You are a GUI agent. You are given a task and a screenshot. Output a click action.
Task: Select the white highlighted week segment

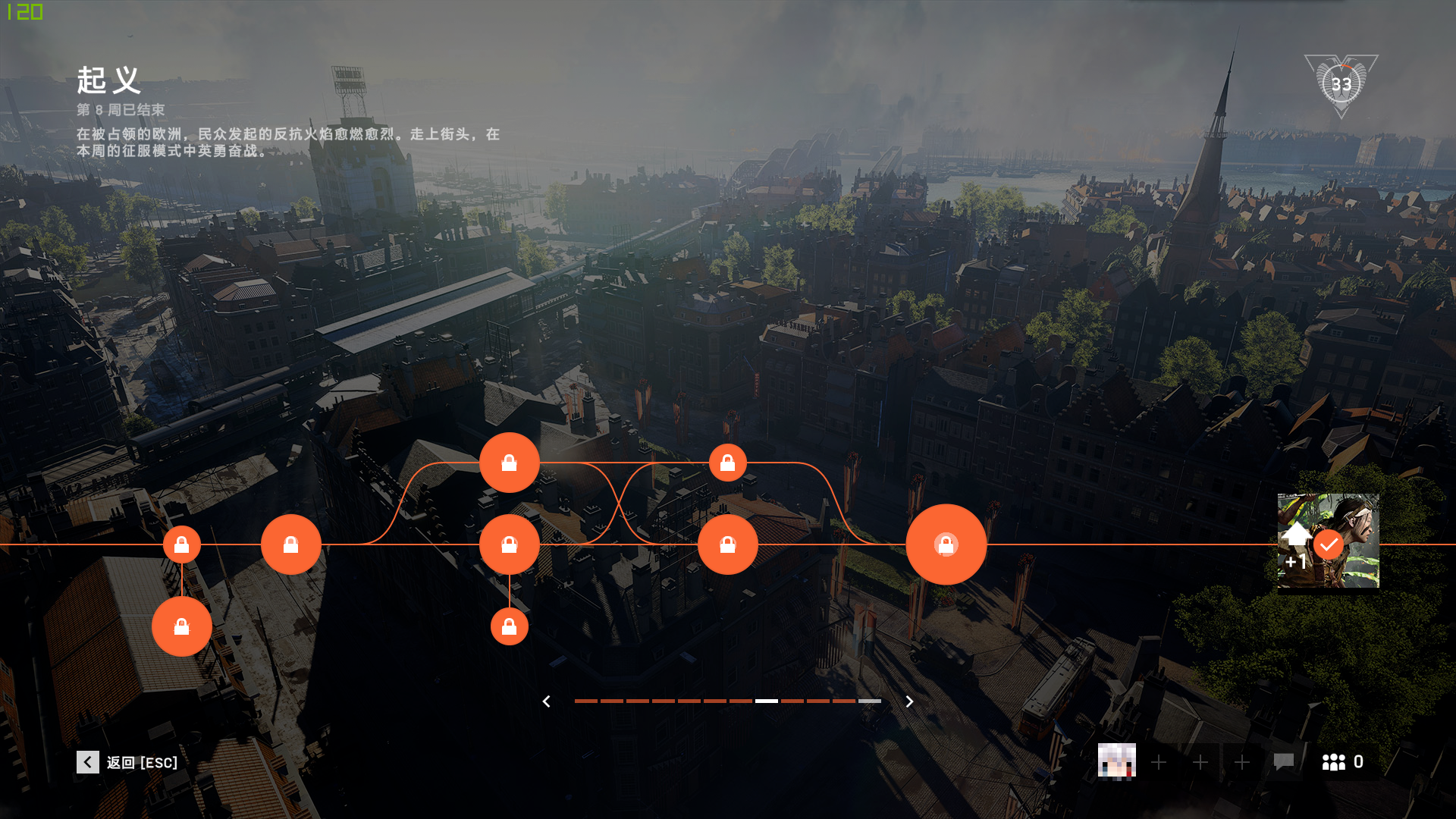(767, 701)
